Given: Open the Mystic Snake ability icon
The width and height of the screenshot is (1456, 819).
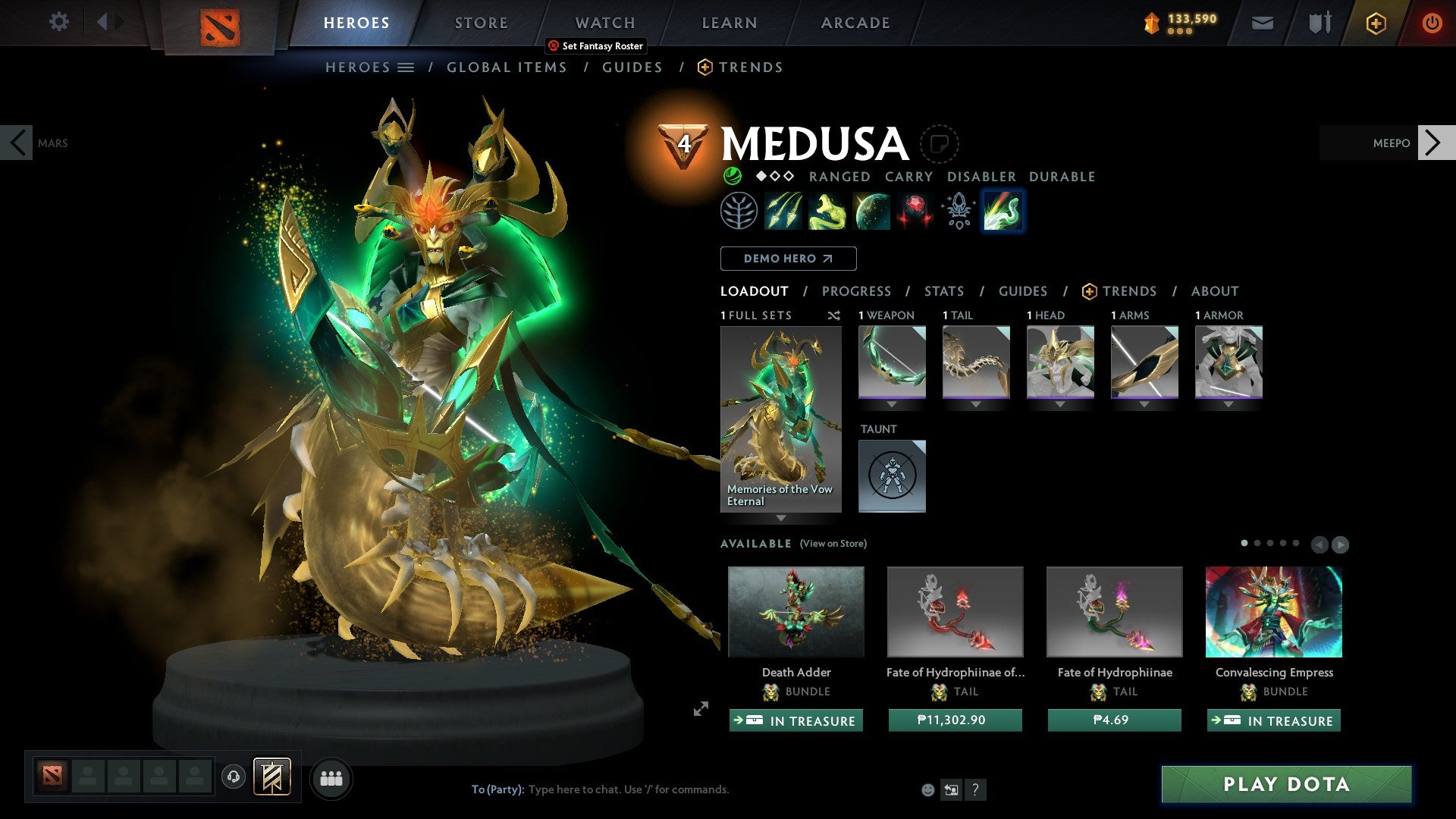Looking at the screenshot, I should pos(829,212).
